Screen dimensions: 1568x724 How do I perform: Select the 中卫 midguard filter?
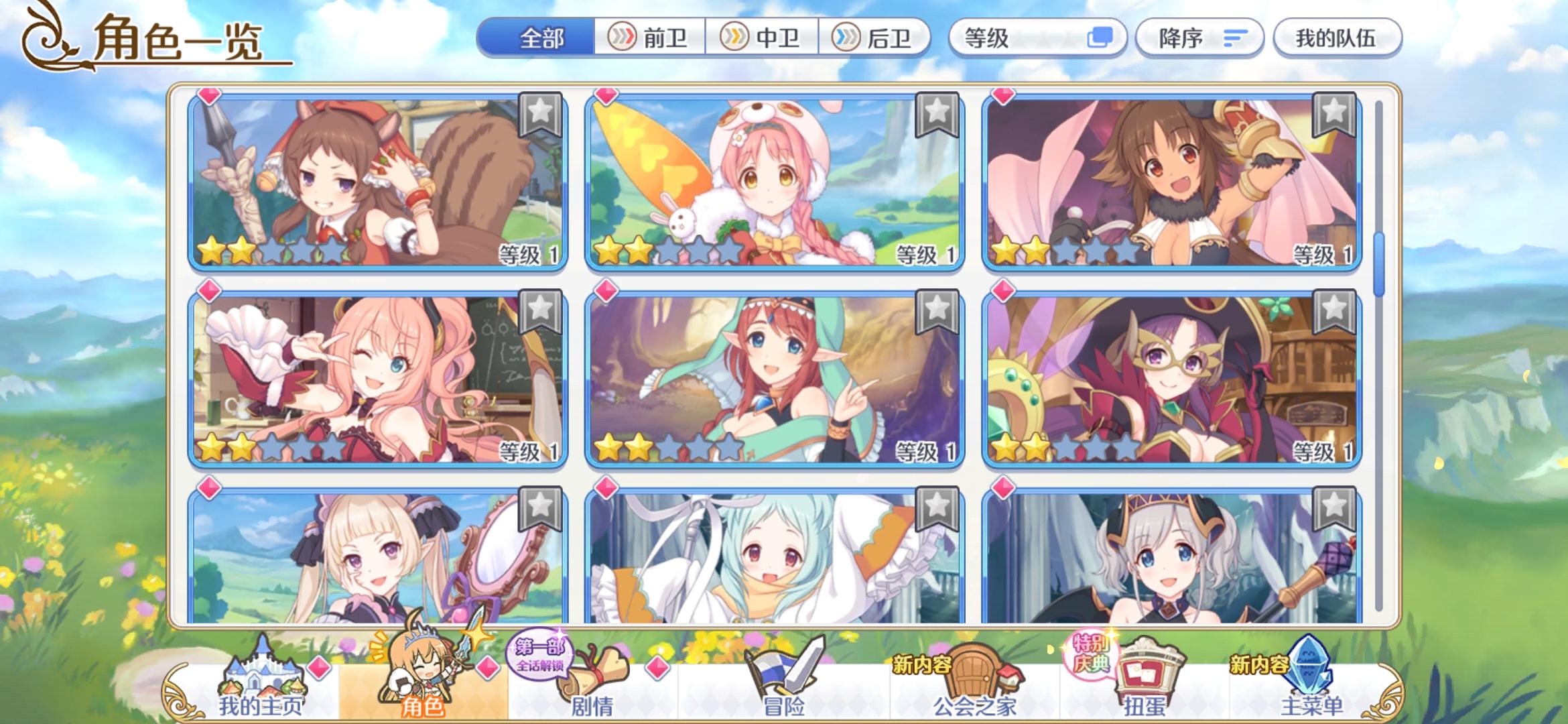click(x=763, y=39)
